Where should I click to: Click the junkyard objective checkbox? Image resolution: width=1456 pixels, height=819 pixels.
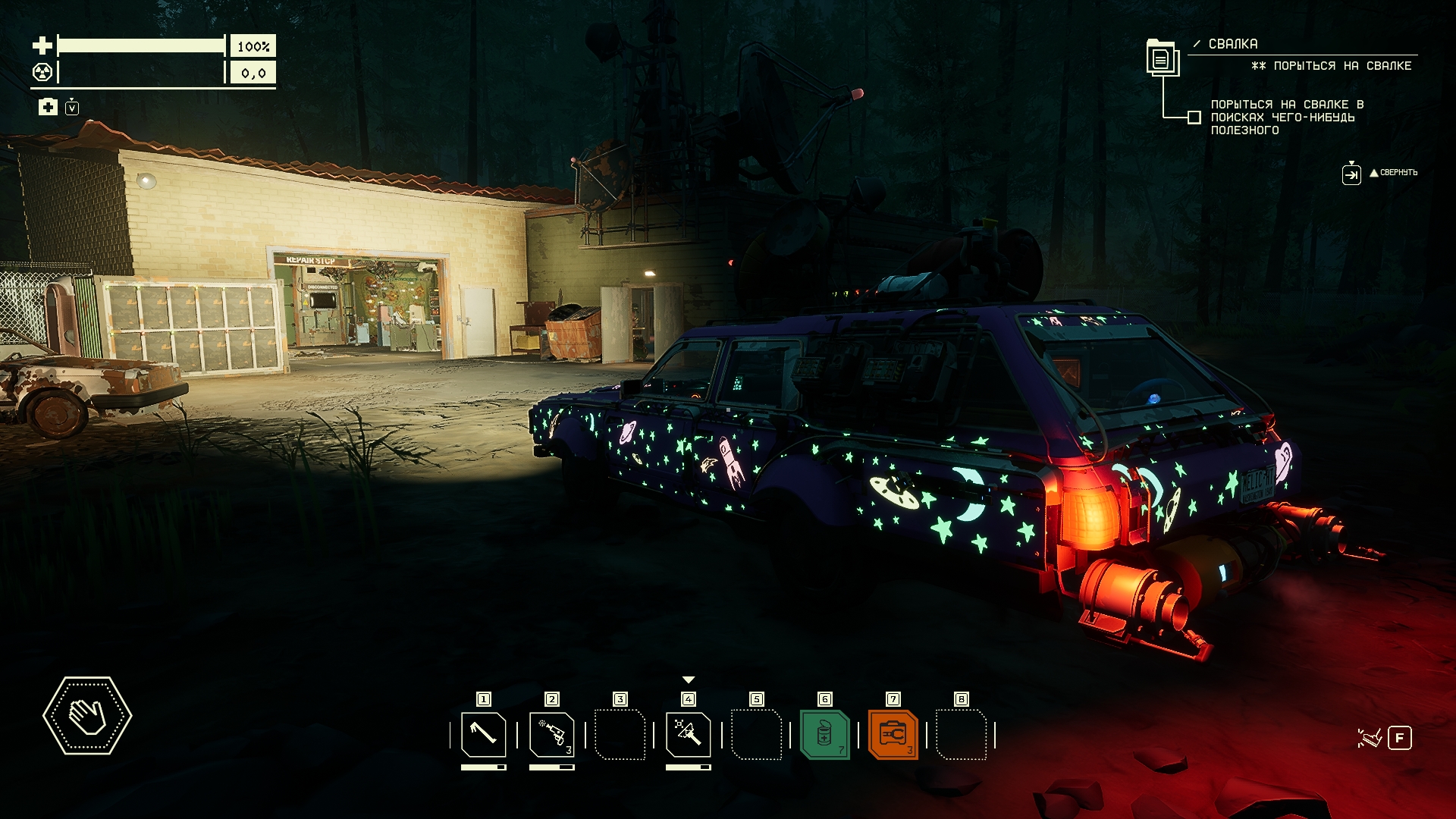coord(1194,118)
